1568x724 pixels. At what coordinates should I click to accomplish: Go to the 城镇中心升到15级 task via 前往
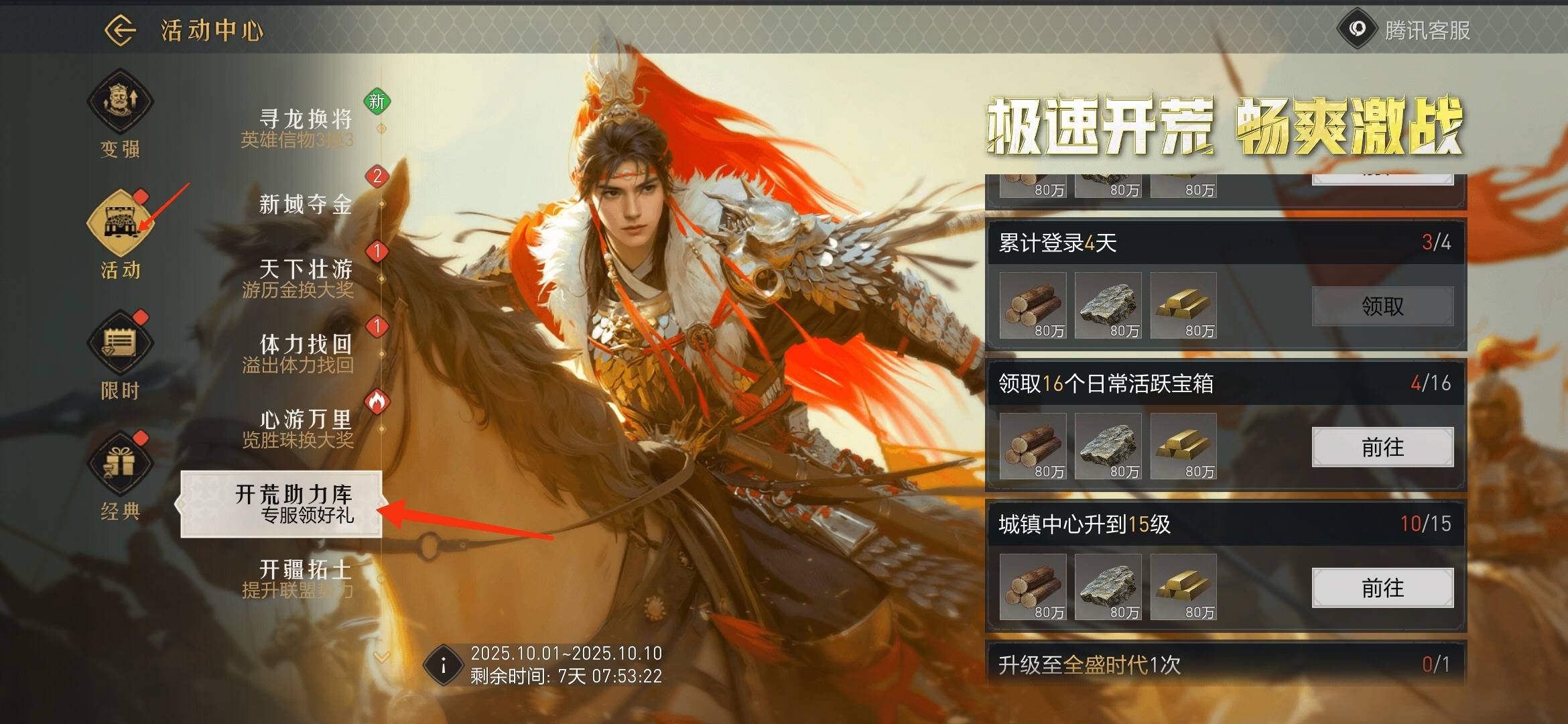pos(1382,588)
